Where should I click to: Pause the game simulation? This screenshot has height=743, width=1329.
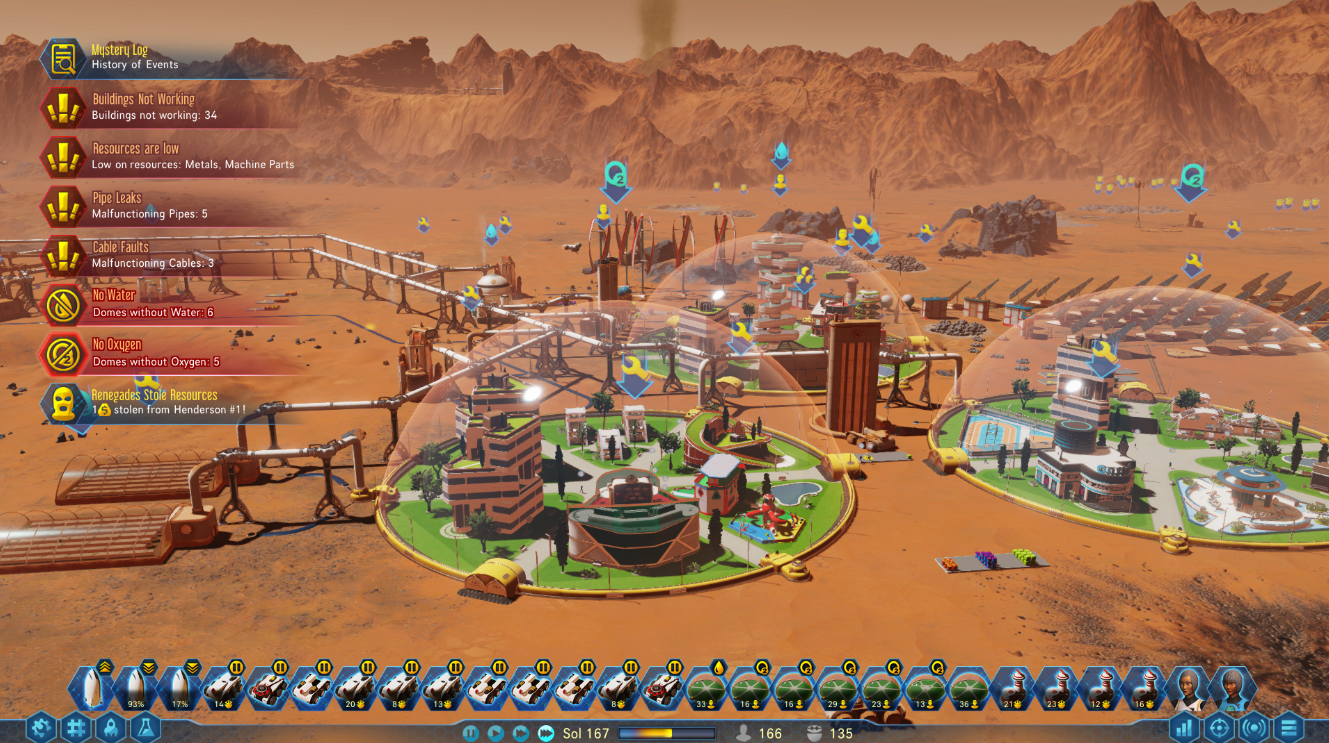(x=471, y=732)
